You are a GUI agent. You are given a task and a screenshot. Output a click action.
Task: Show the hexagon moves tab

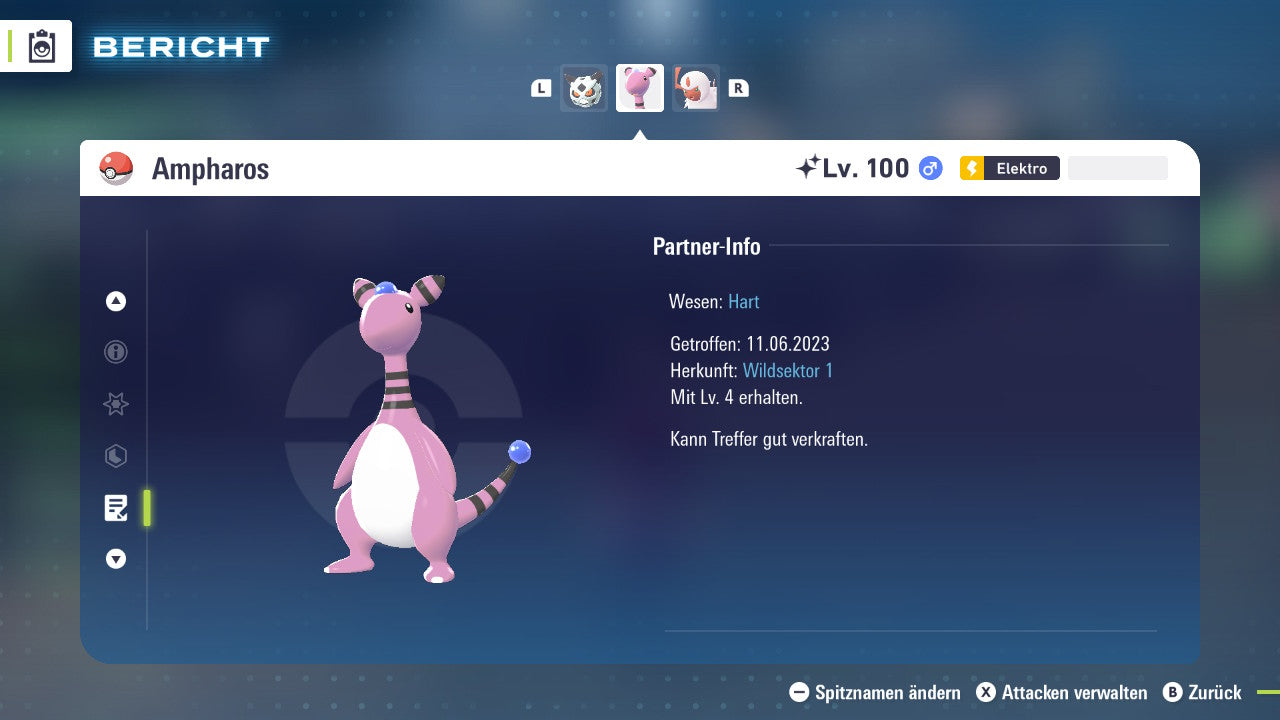(116, 456)
